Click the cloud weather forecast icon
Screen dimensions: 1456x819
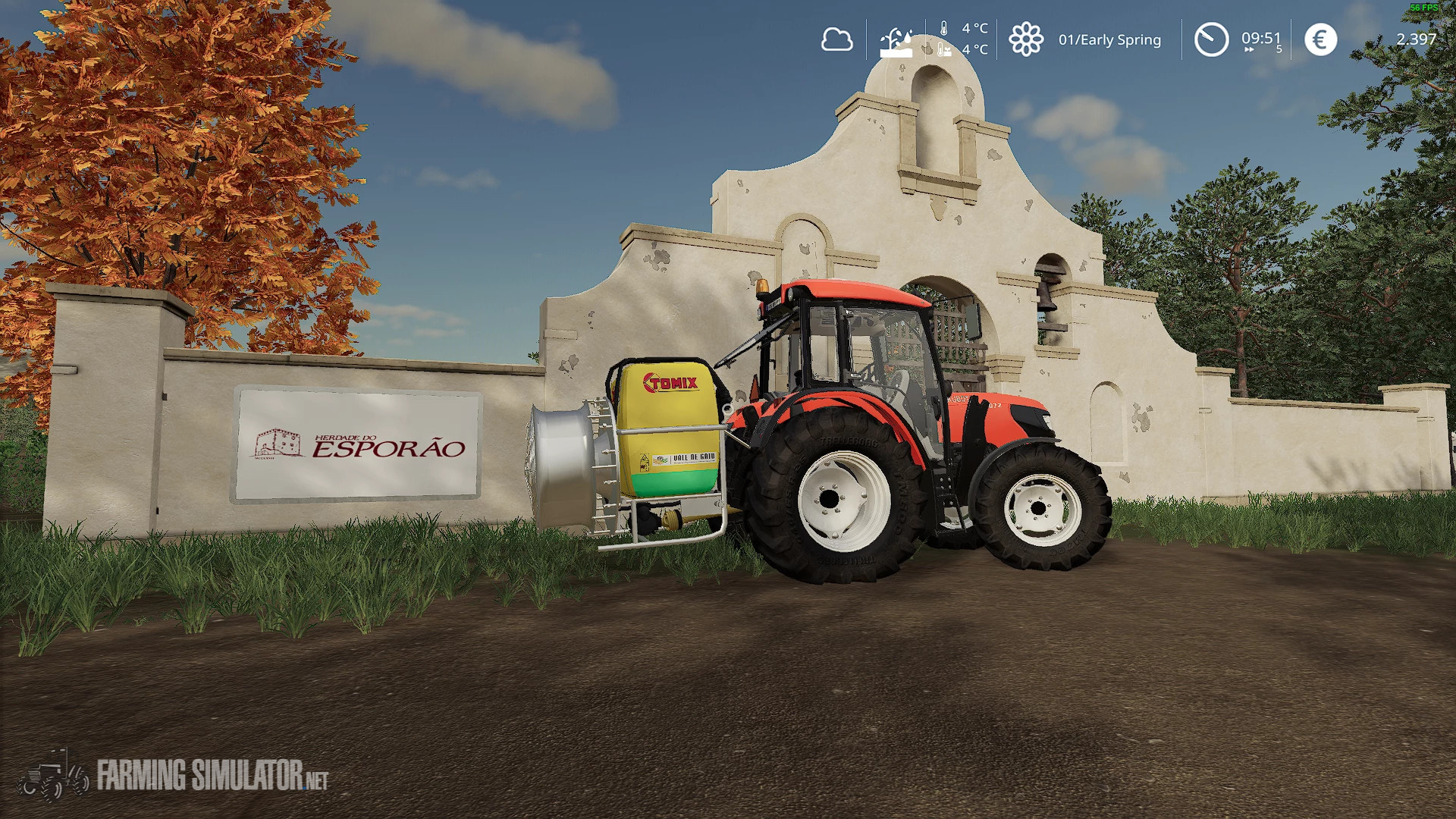coord(837,39)
